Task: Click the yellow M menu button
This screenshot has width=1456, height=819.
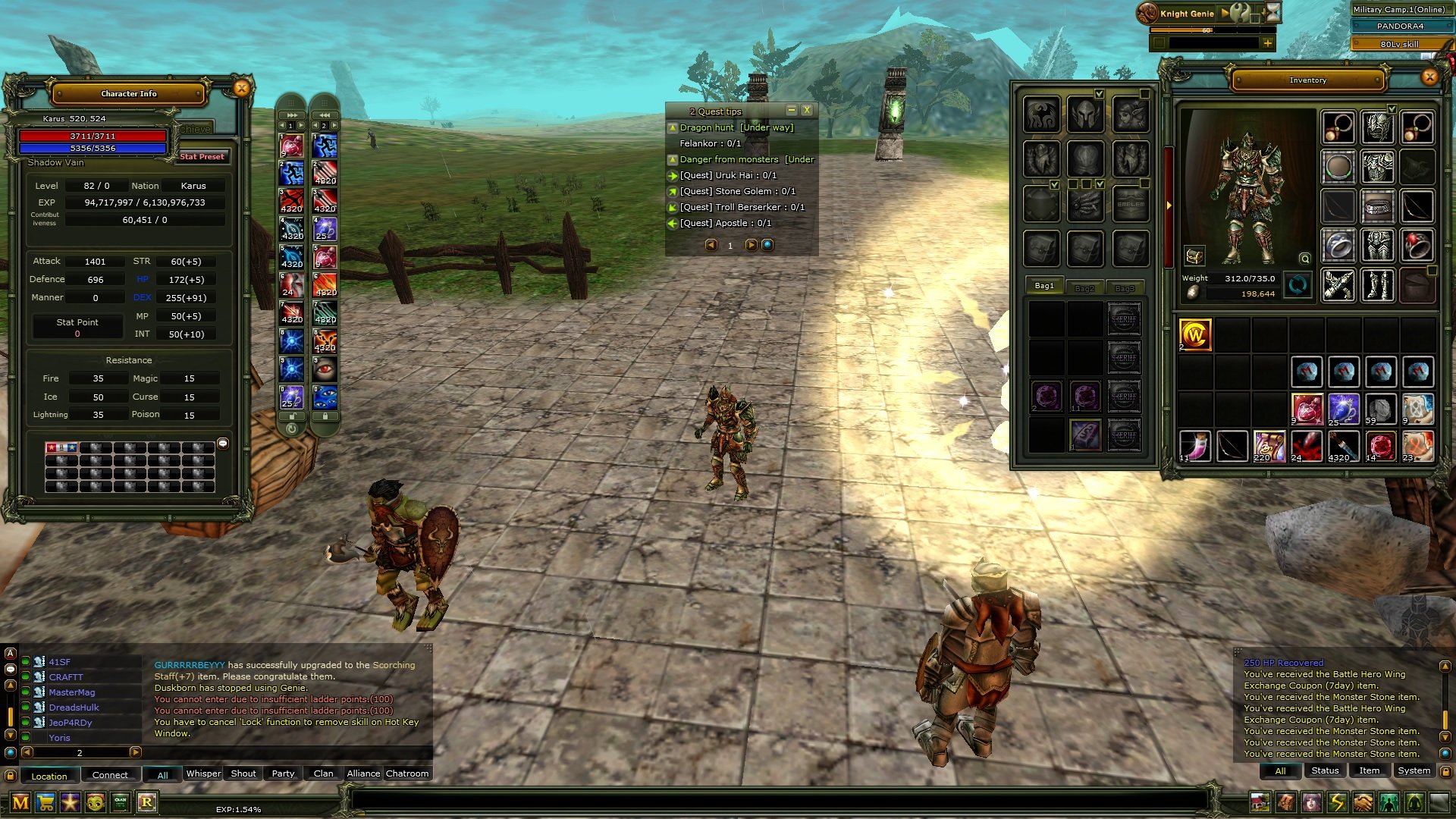Action: 20,802
